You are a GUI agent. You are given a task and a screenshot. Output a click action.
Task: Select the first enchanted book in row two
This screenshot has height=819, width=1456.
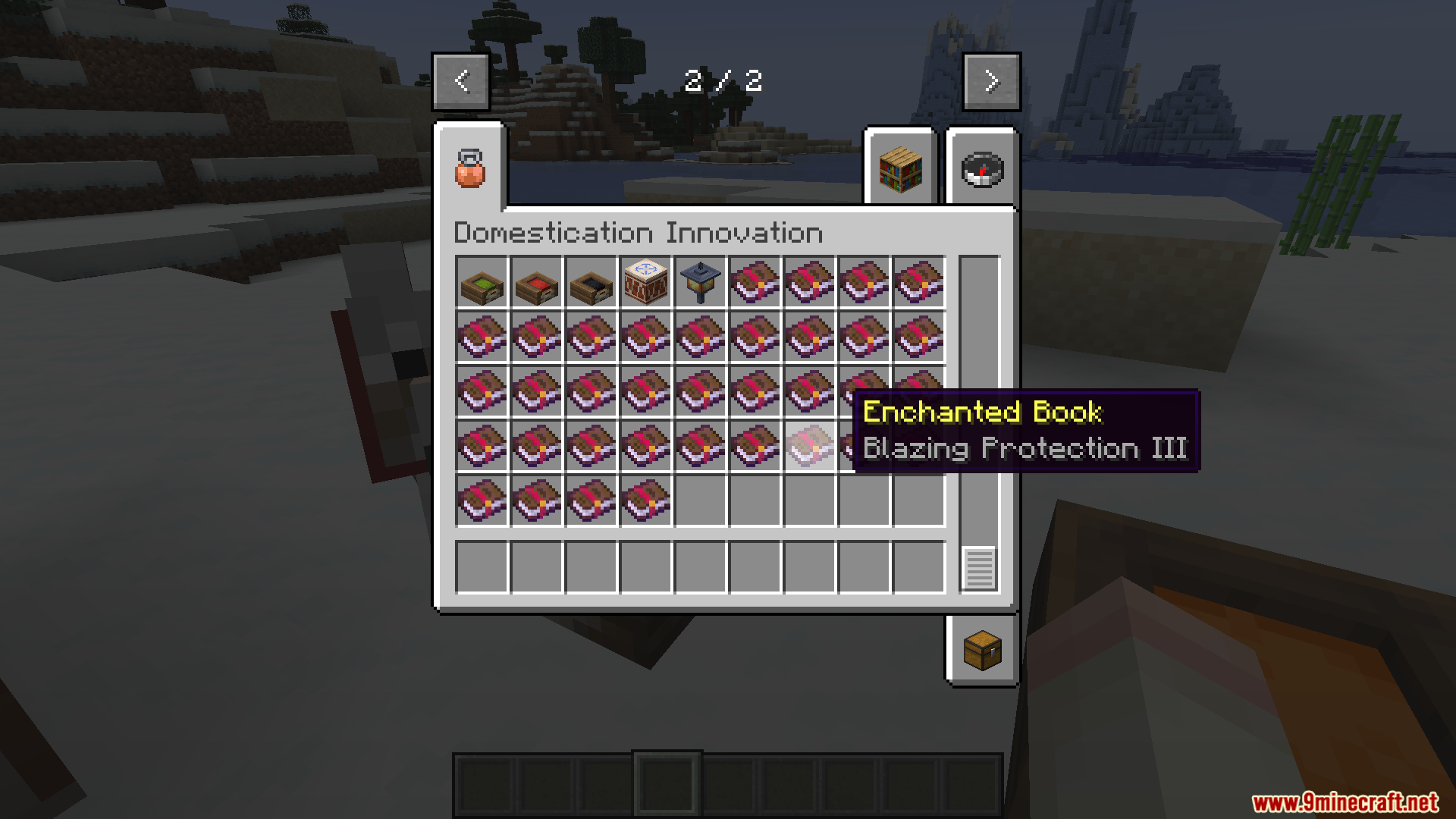pyautogui.click(x=482, y=338)
